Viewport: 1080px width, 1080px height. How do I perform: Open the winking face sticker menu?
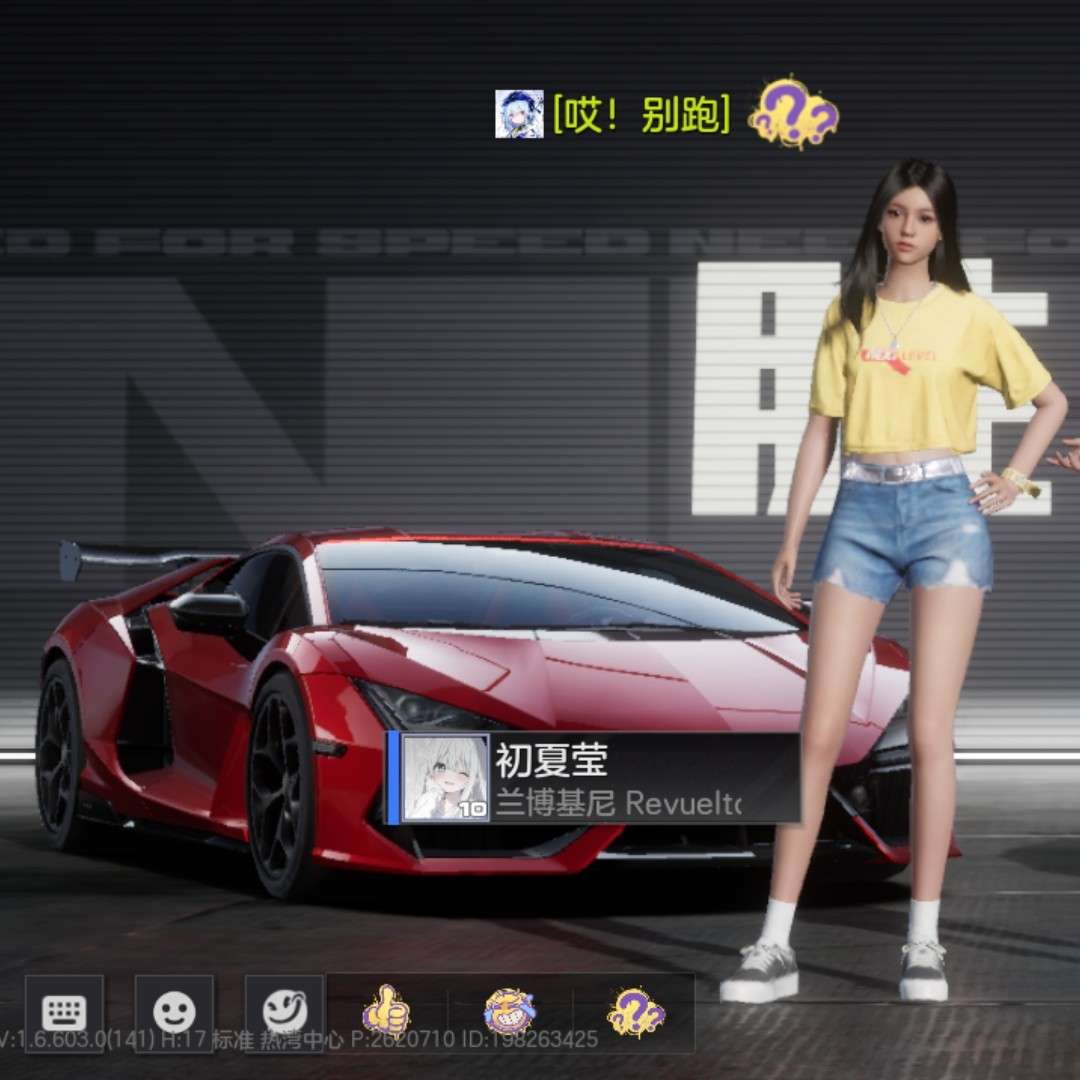coord(285,1013)
